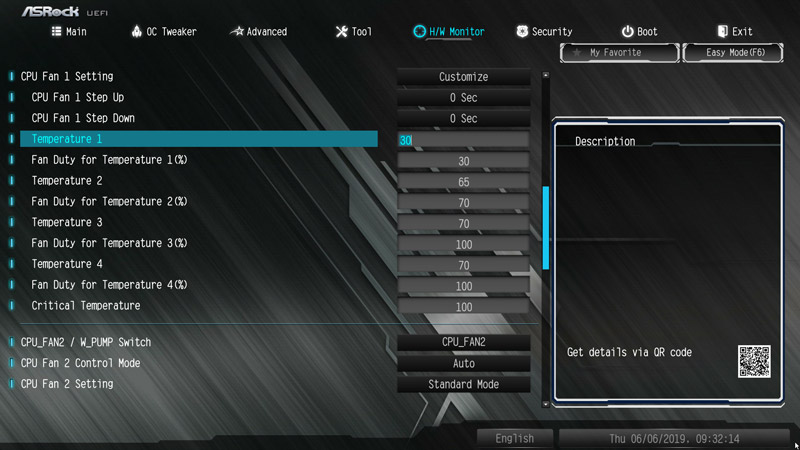Screen dimensions: 800x450
Task: Choose the Exit tab
Action: click(x=734, y=32)
